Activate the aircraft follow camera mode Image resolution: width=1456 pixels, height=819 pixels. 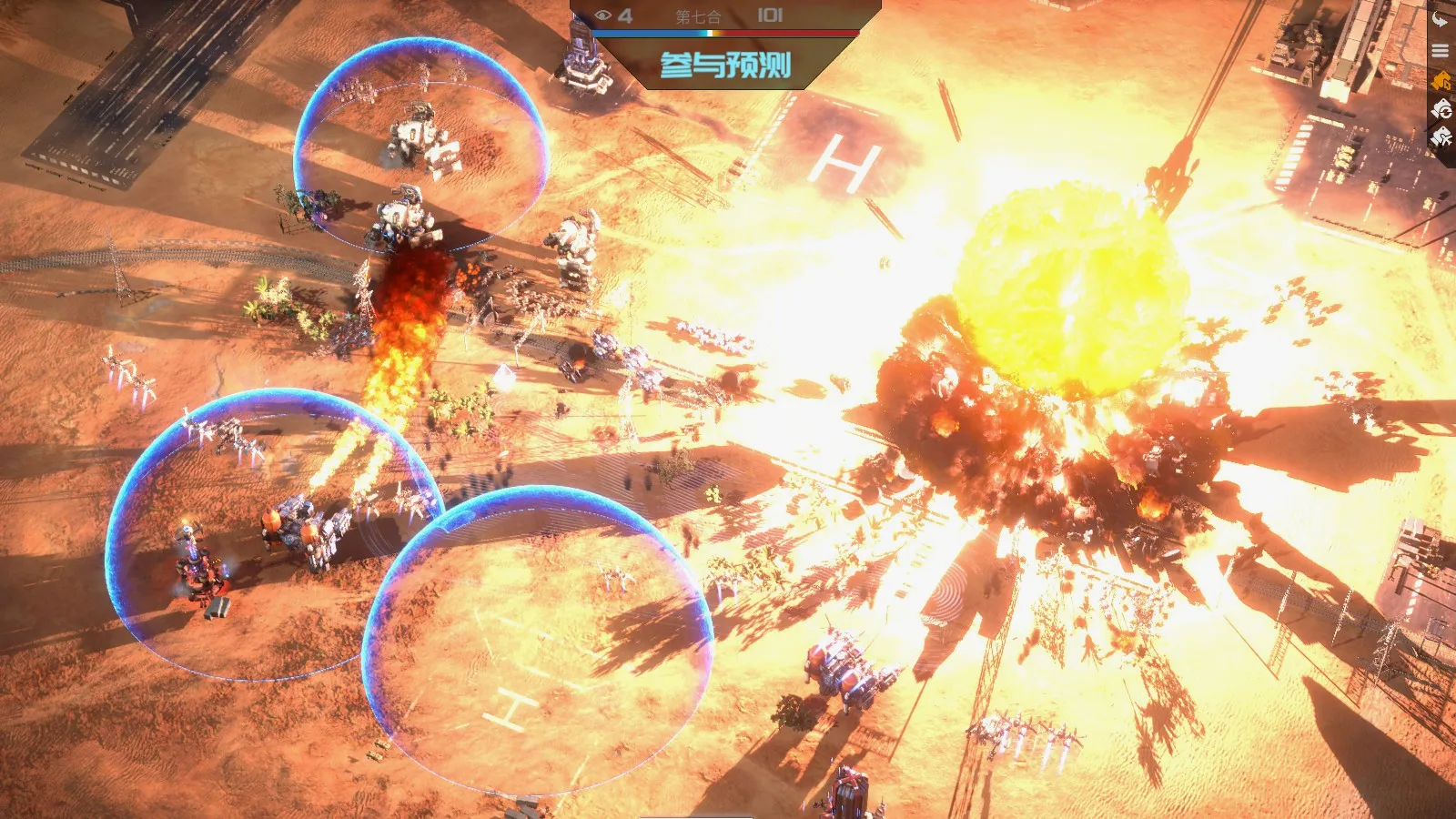click(1441, 138)
